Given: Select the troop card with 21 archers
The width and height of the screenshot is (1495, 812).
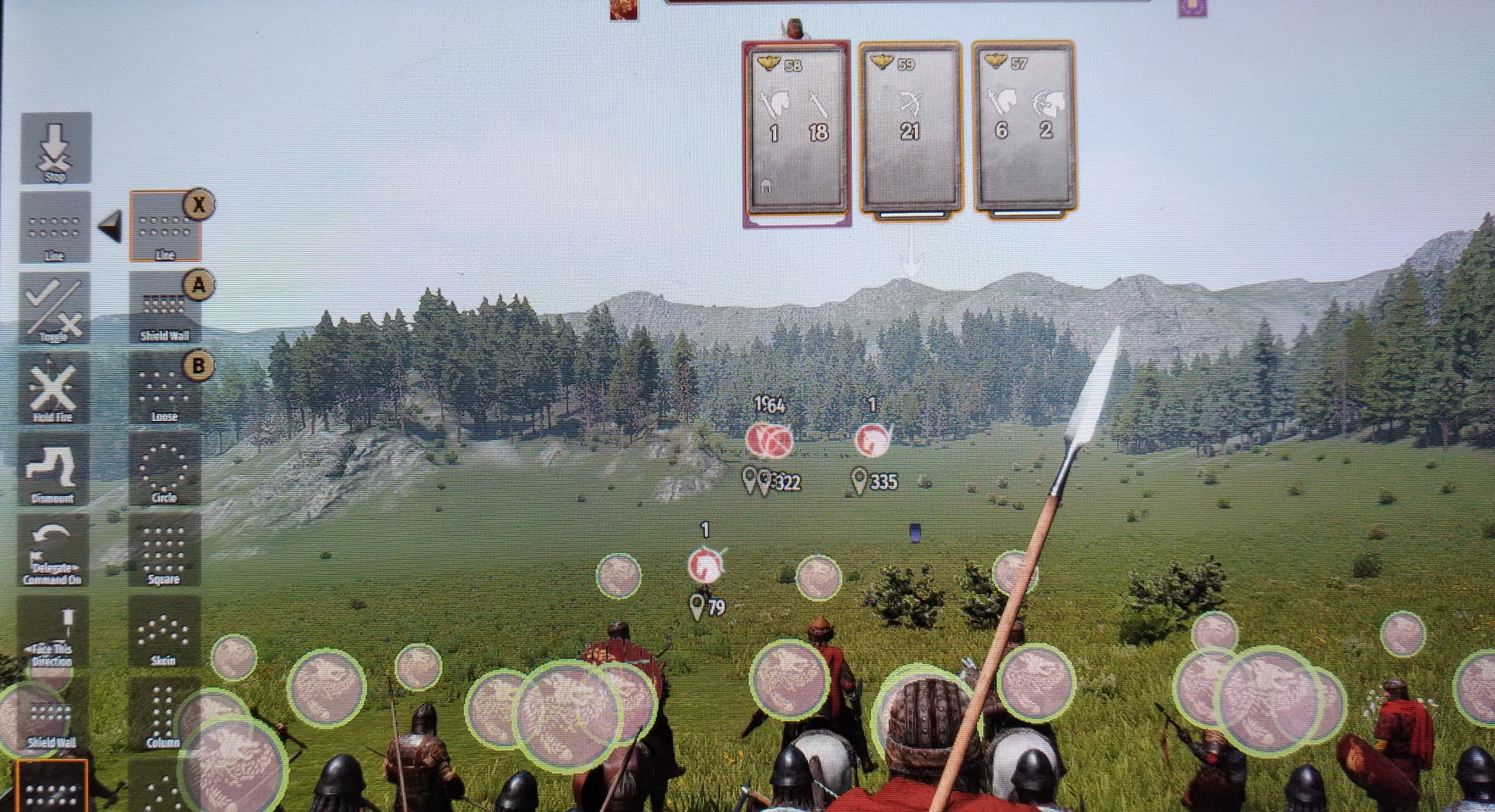Looking at the screenshot, I should click(910, 128).
